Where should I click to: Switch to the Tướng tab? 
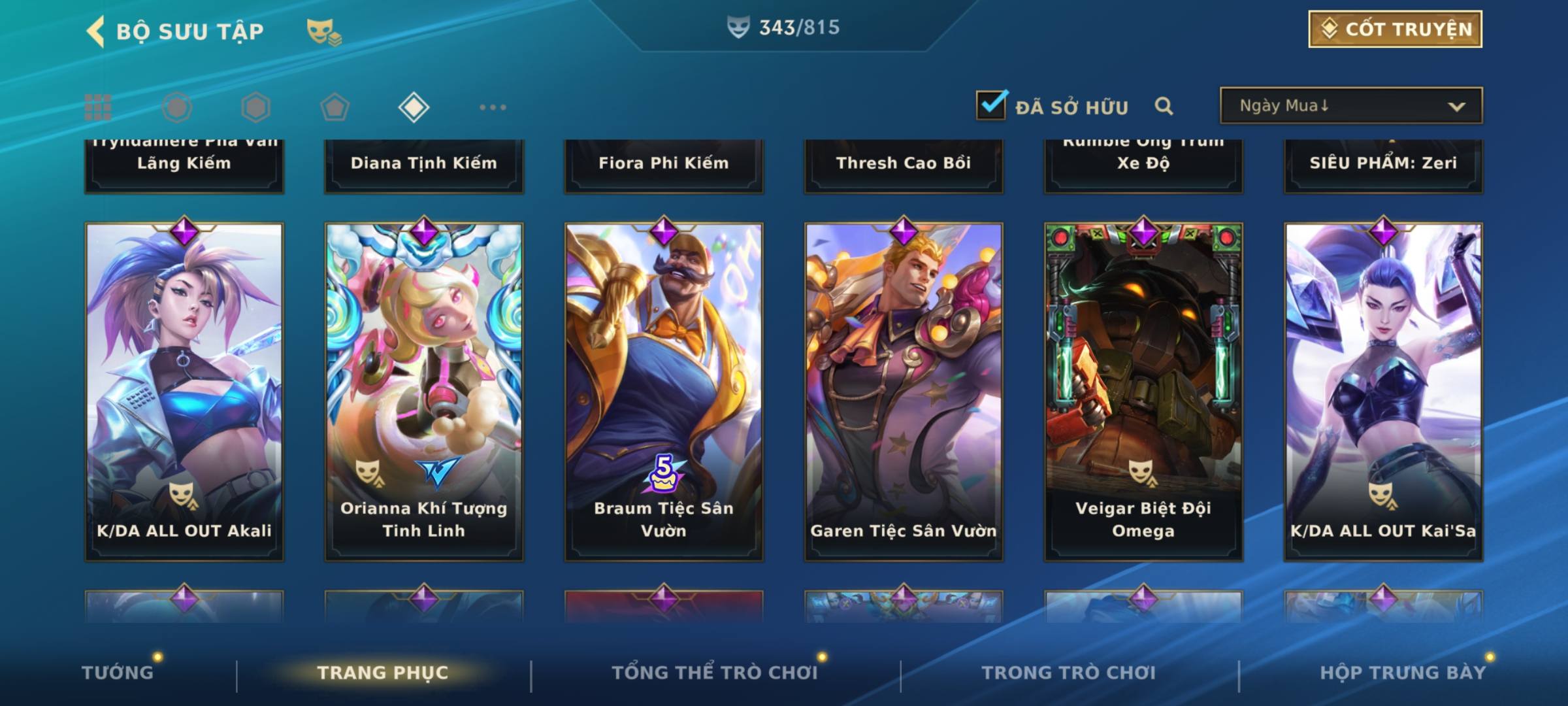(x=118, y=672)
